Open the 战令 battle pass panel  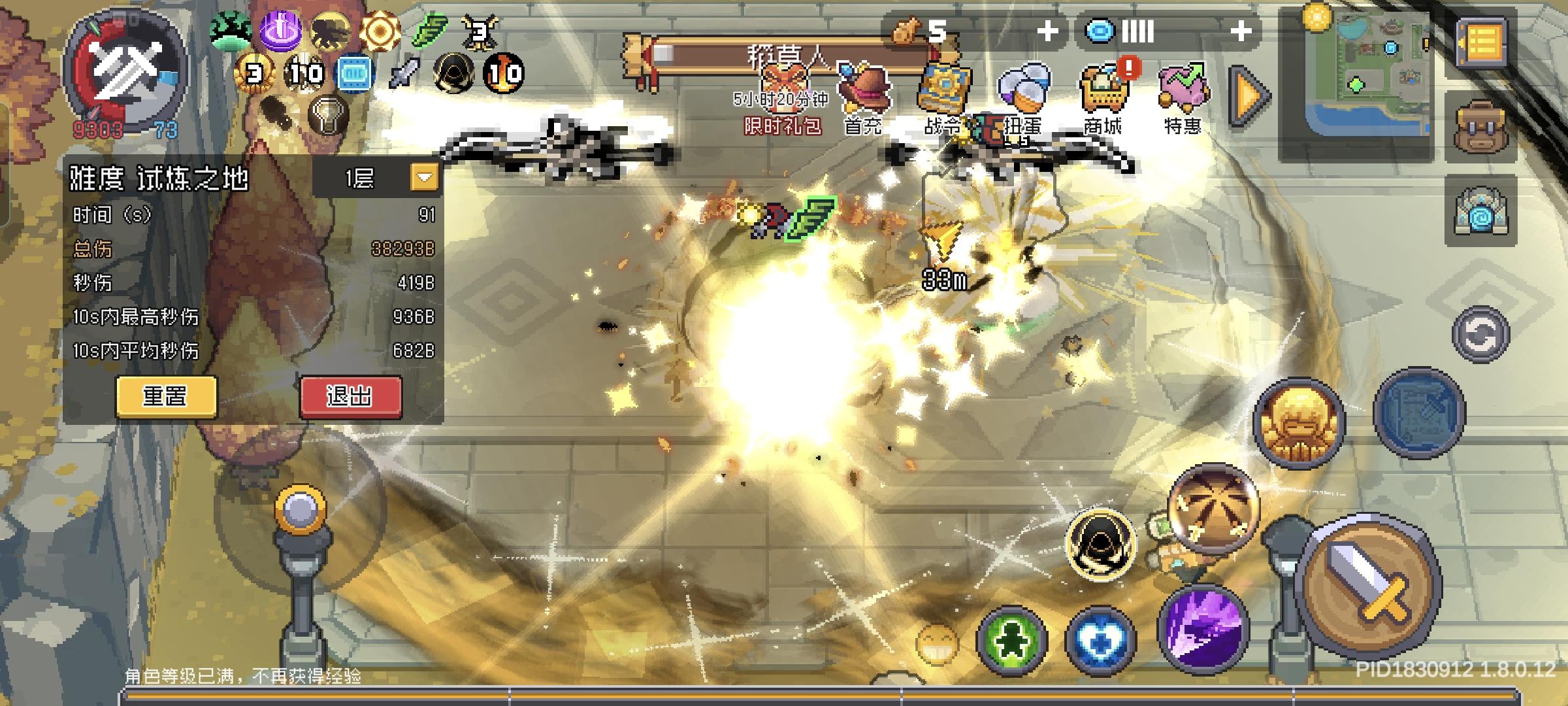(x=944, y=85)
